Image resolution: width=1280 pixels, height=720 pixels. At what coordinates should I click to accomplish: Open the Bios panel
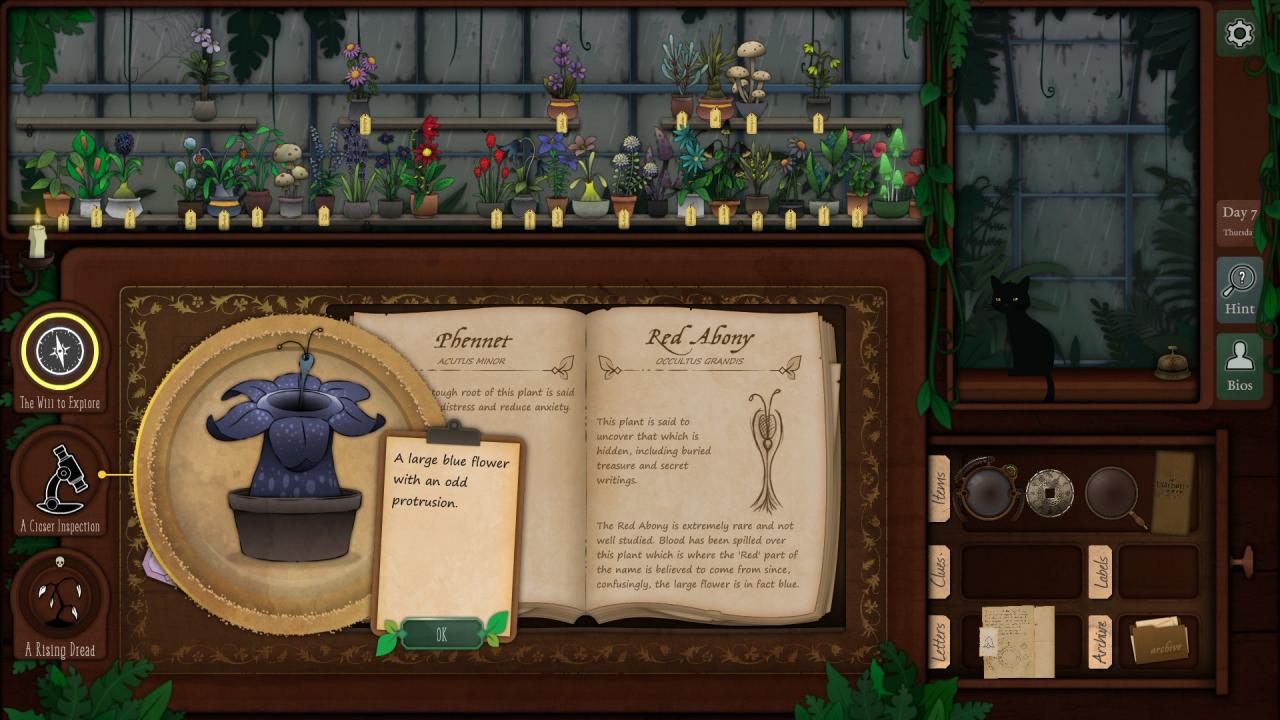1239,366
